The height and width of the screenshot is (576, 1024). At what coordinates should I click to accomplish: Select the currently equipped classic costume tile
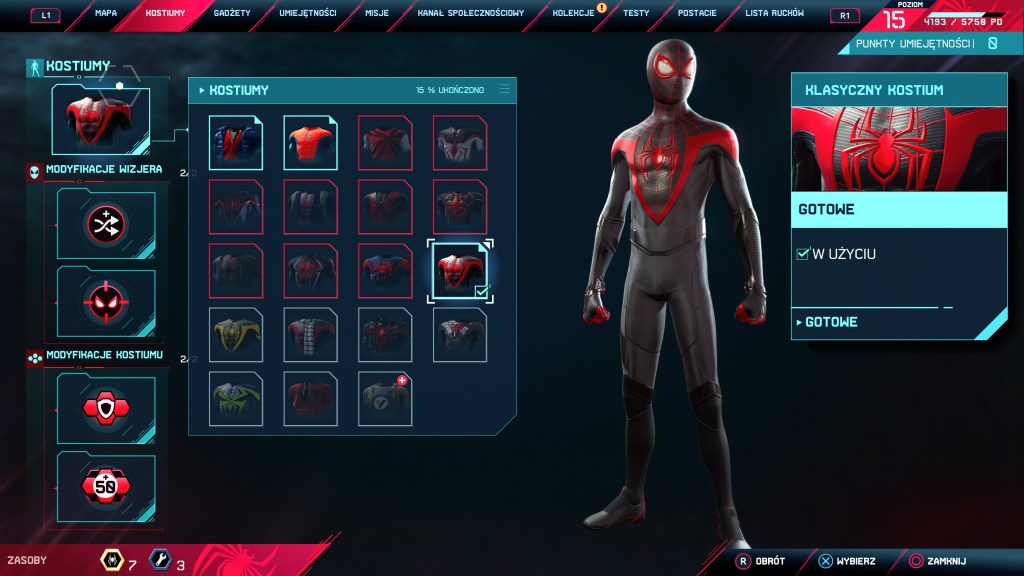click(460, 271)
